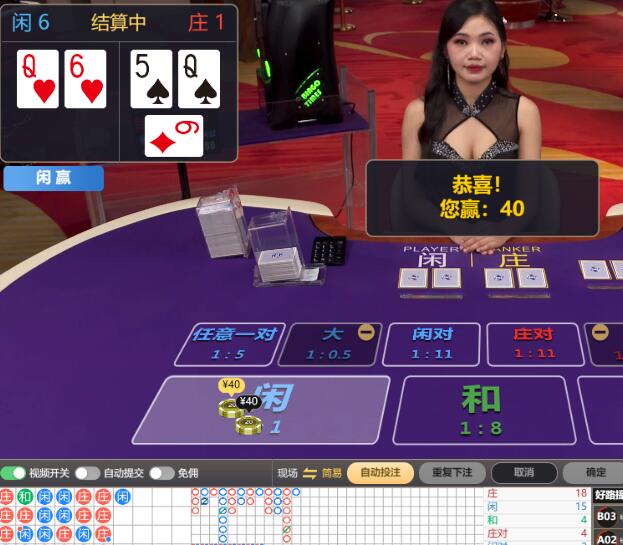Enable the 自动提交 auto-submit toggle

[87, 473]
